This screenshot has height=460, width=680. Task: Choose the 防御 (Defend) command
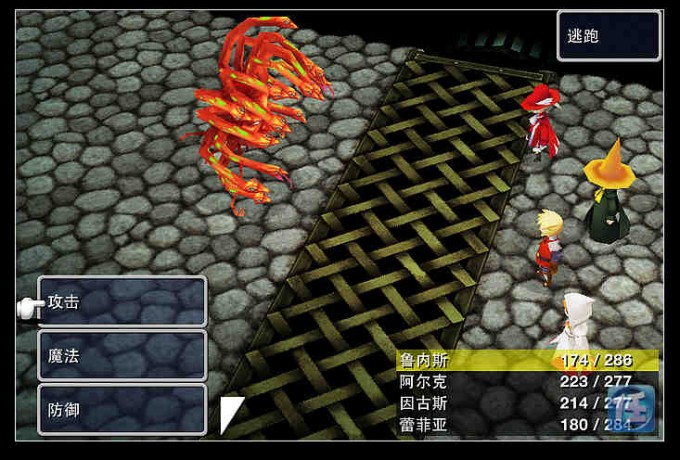click(122, 410)
